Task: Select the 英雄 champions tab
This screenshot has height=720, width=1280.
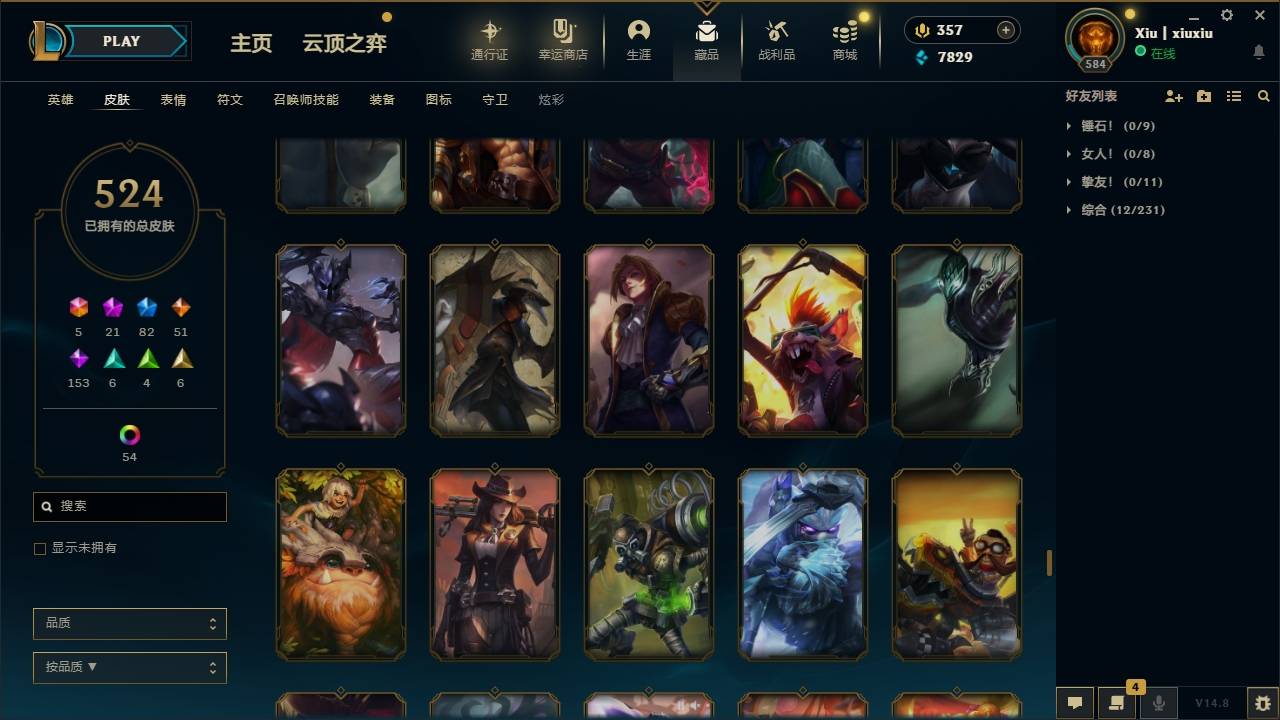Action: [58, 100]
